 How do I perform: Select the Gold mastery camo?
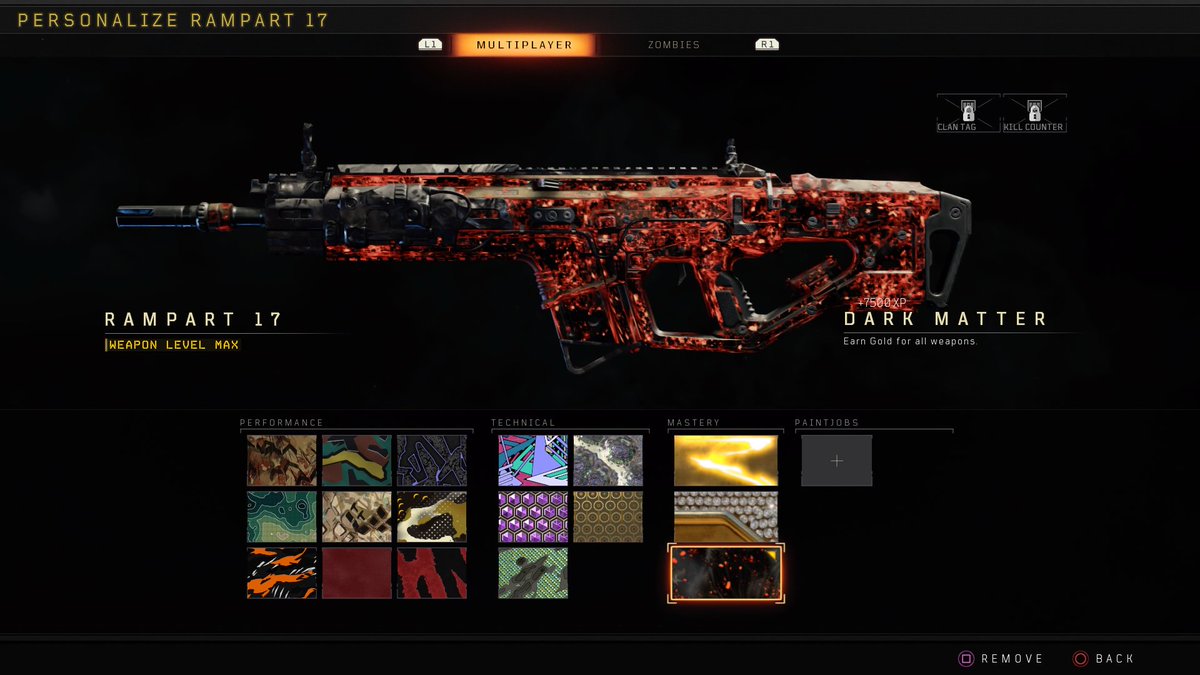point(725,461)
